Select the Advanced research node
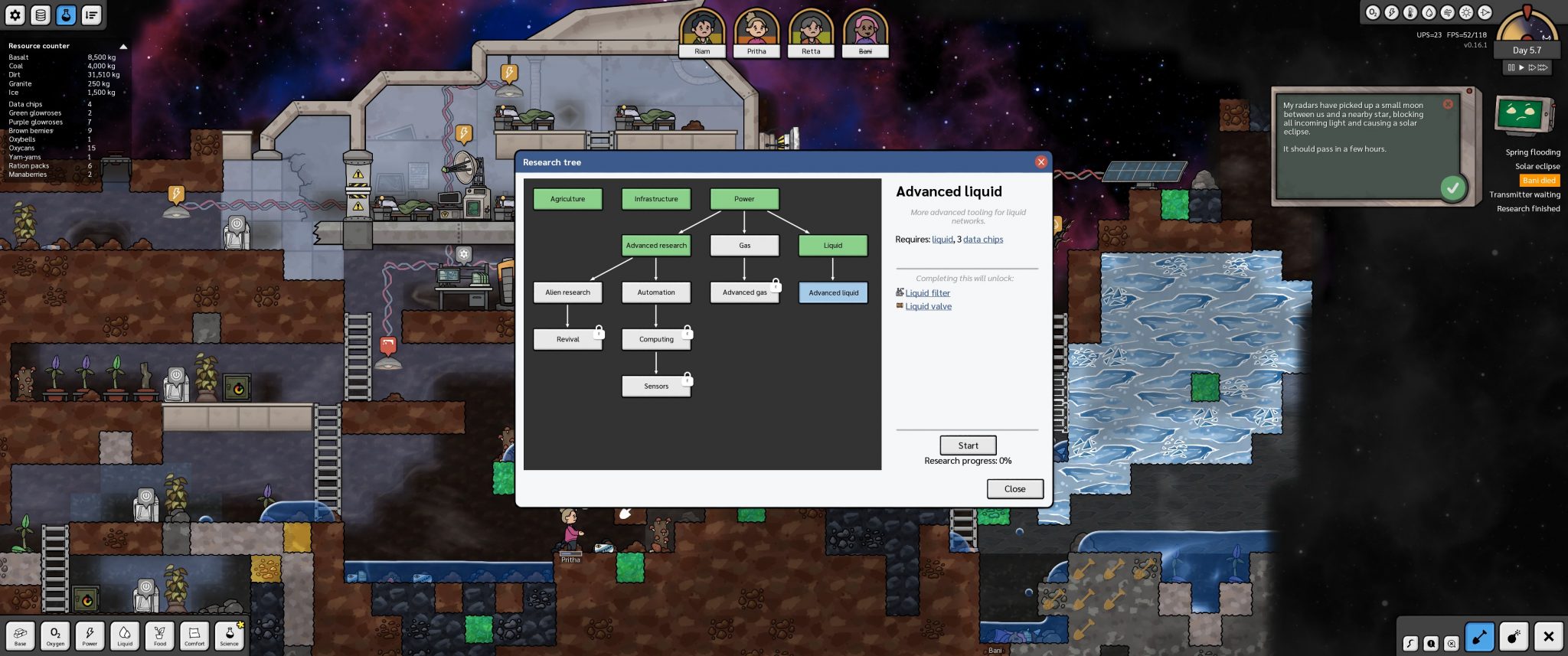The image size is (1568, 656). click(x=656, y=246)
